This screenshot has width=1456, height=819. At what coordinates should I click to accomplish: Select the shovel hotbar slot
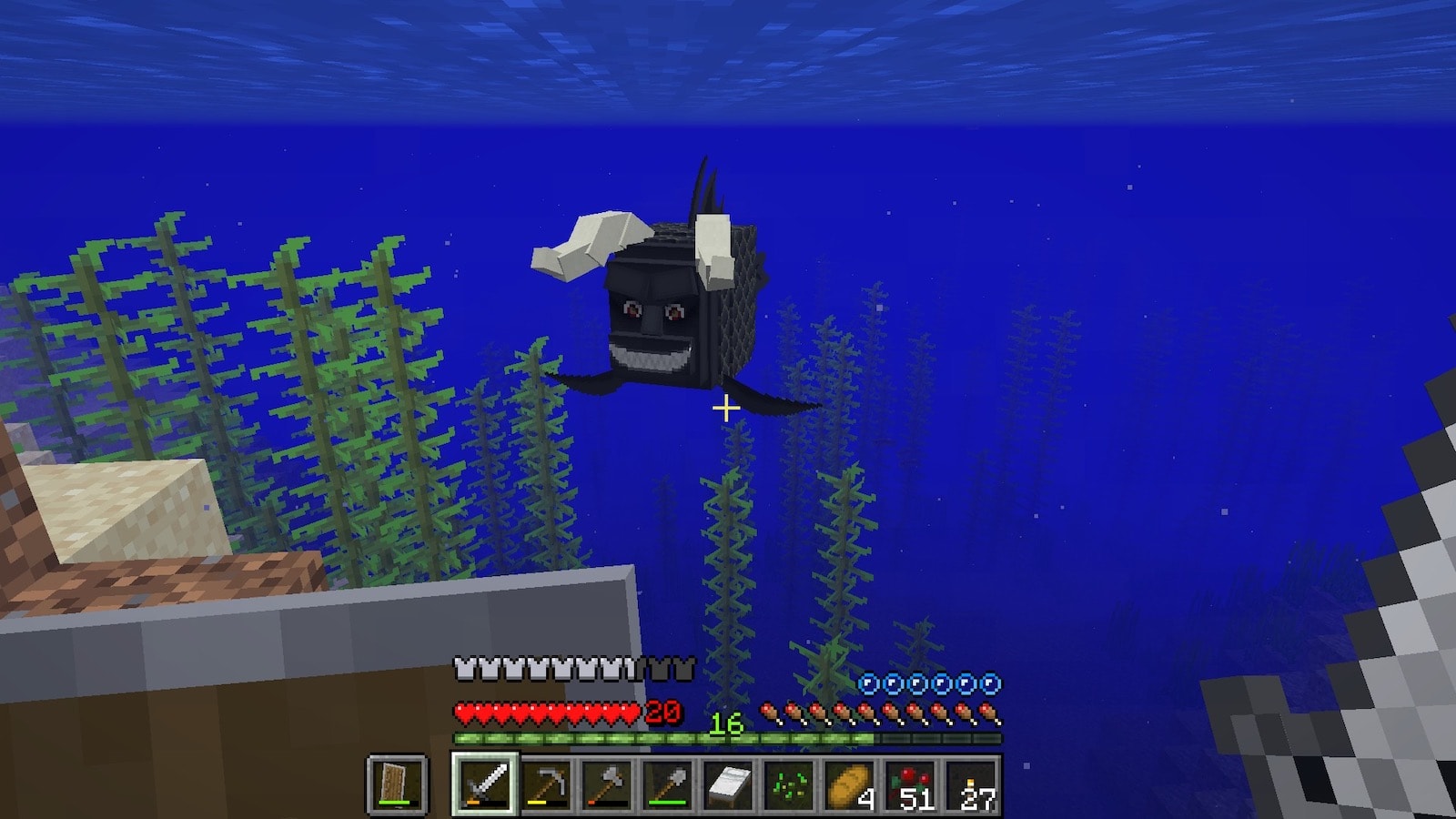(x=668, y=784)
